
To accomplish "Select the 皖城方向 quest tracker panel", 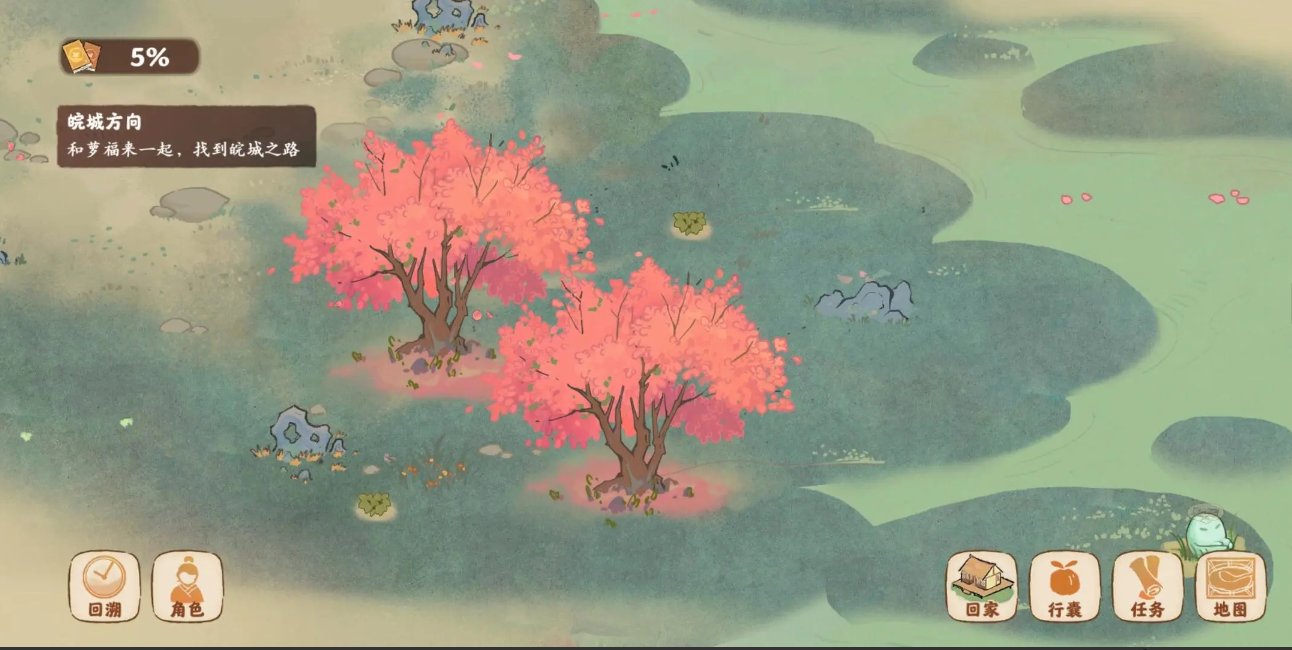I will click(x=186, y=137).
